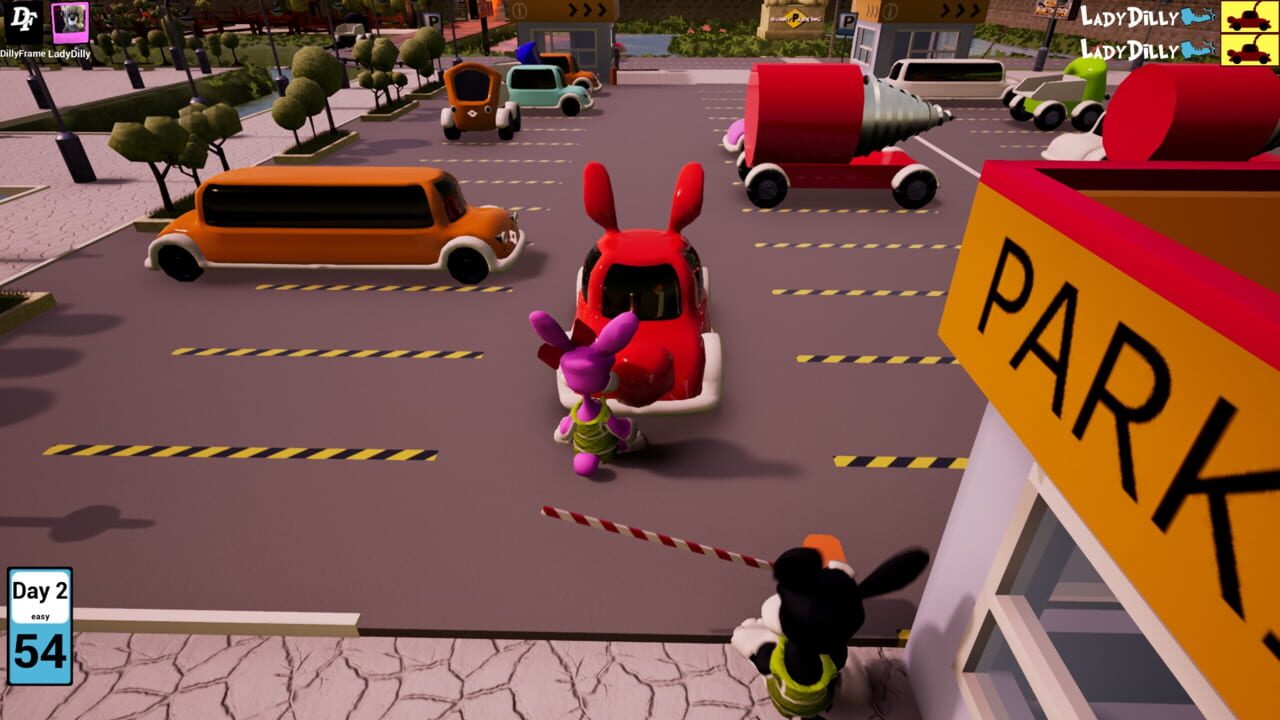
Task: Click the Bunny Parking billboard sign
Action: pos(795,18)
